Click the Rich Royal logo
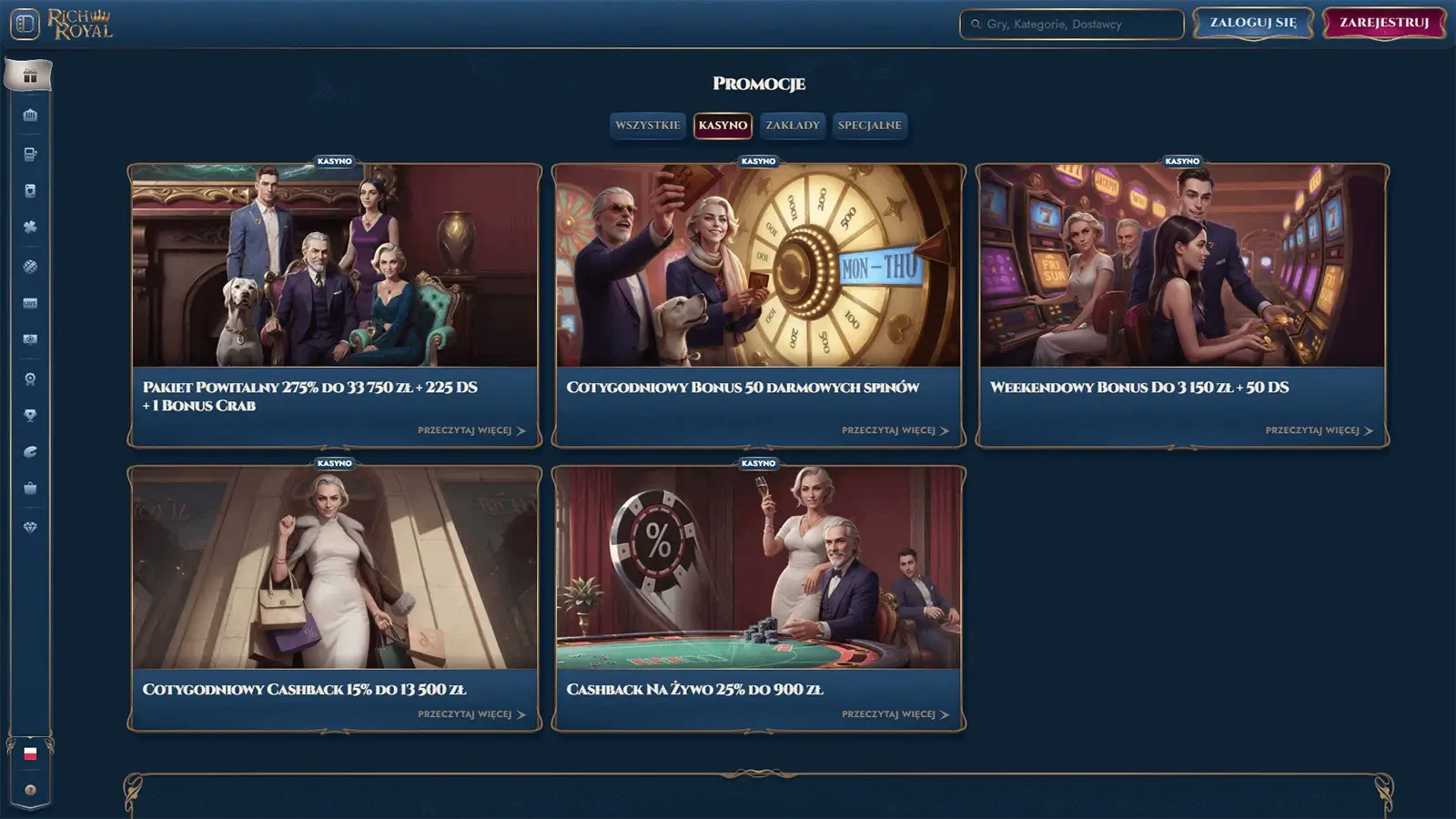The height and width of the screenshot is (819, 1456). (x=80, y=24)
